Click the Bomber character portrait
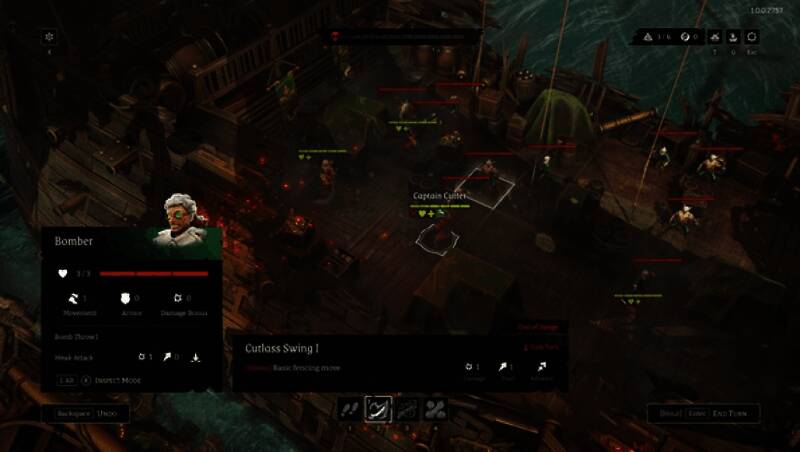 pyautogui.click(x=185, y=220)
